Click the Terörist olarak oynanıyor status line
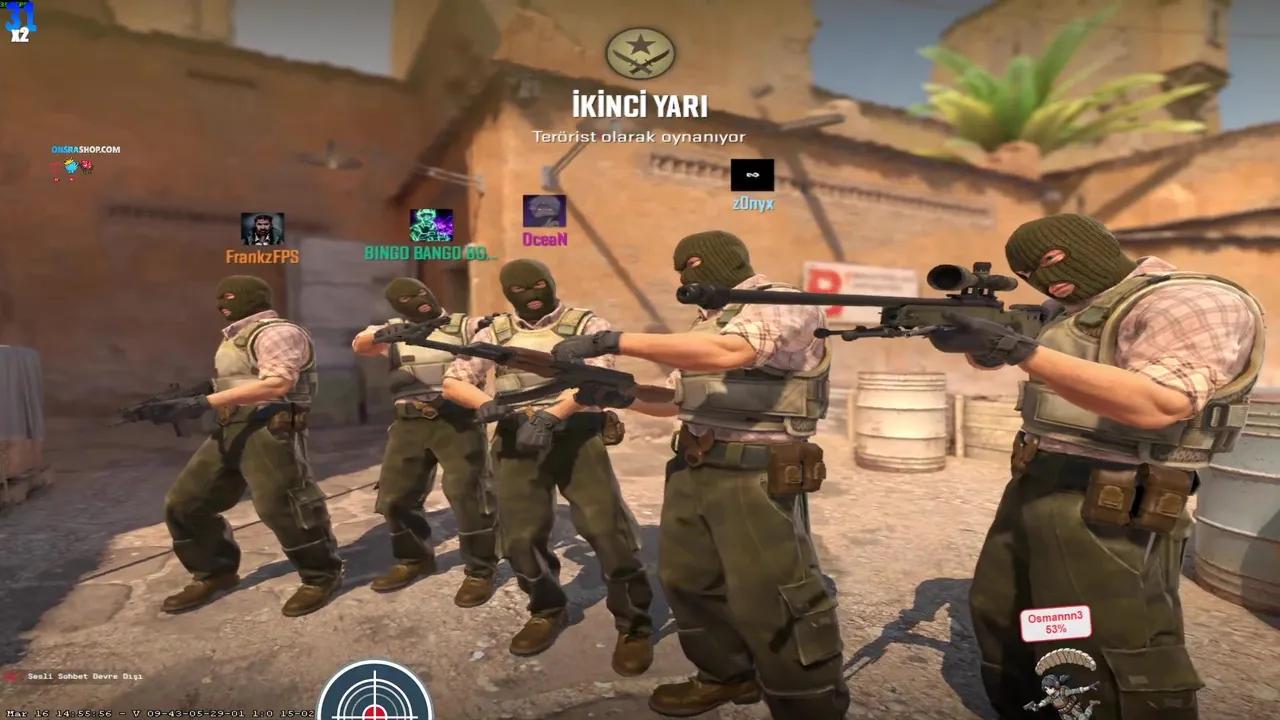1280x720 pixels. [640, 138]
